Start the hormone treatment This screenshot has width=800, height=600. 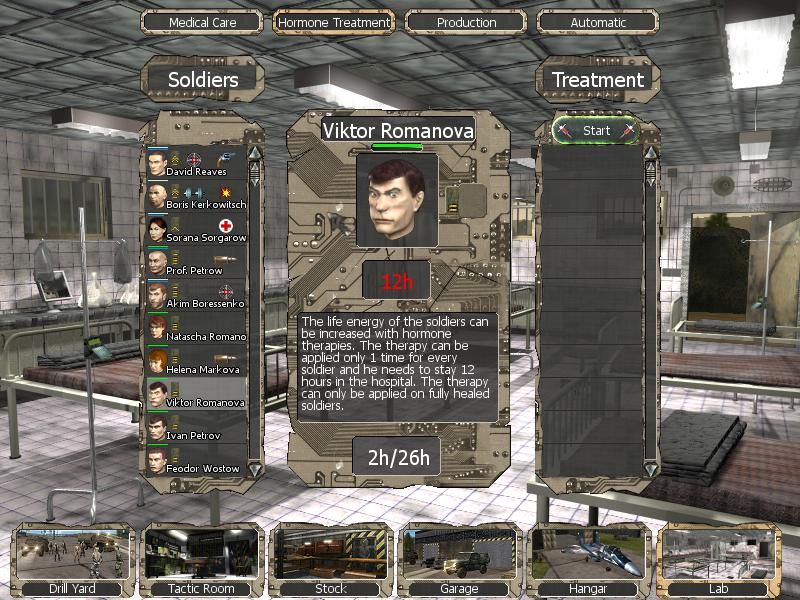click(x=596, y=131)
